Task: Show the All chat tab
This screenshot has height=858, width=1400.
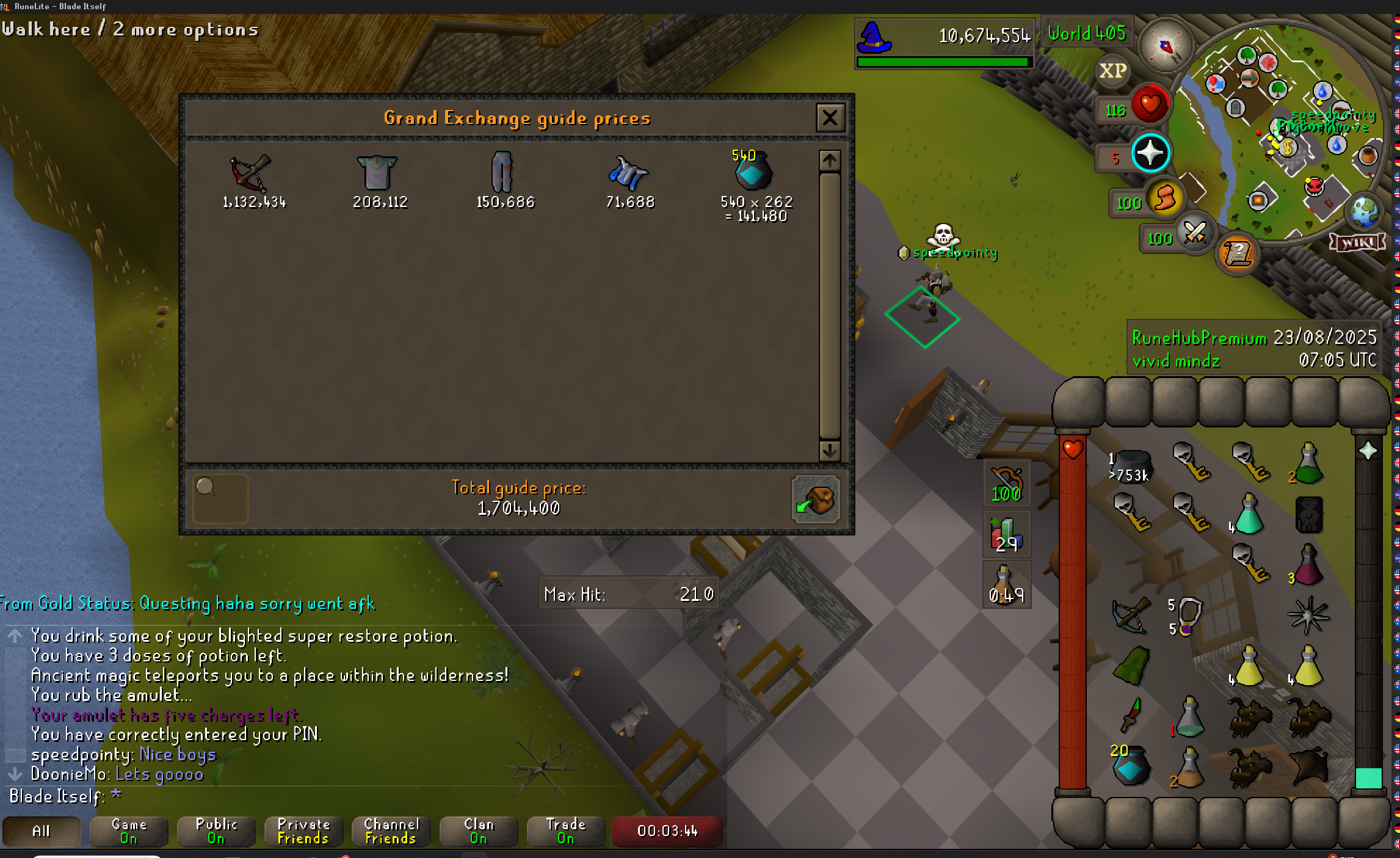Action: pyautogui.click(x=41, y=831)
